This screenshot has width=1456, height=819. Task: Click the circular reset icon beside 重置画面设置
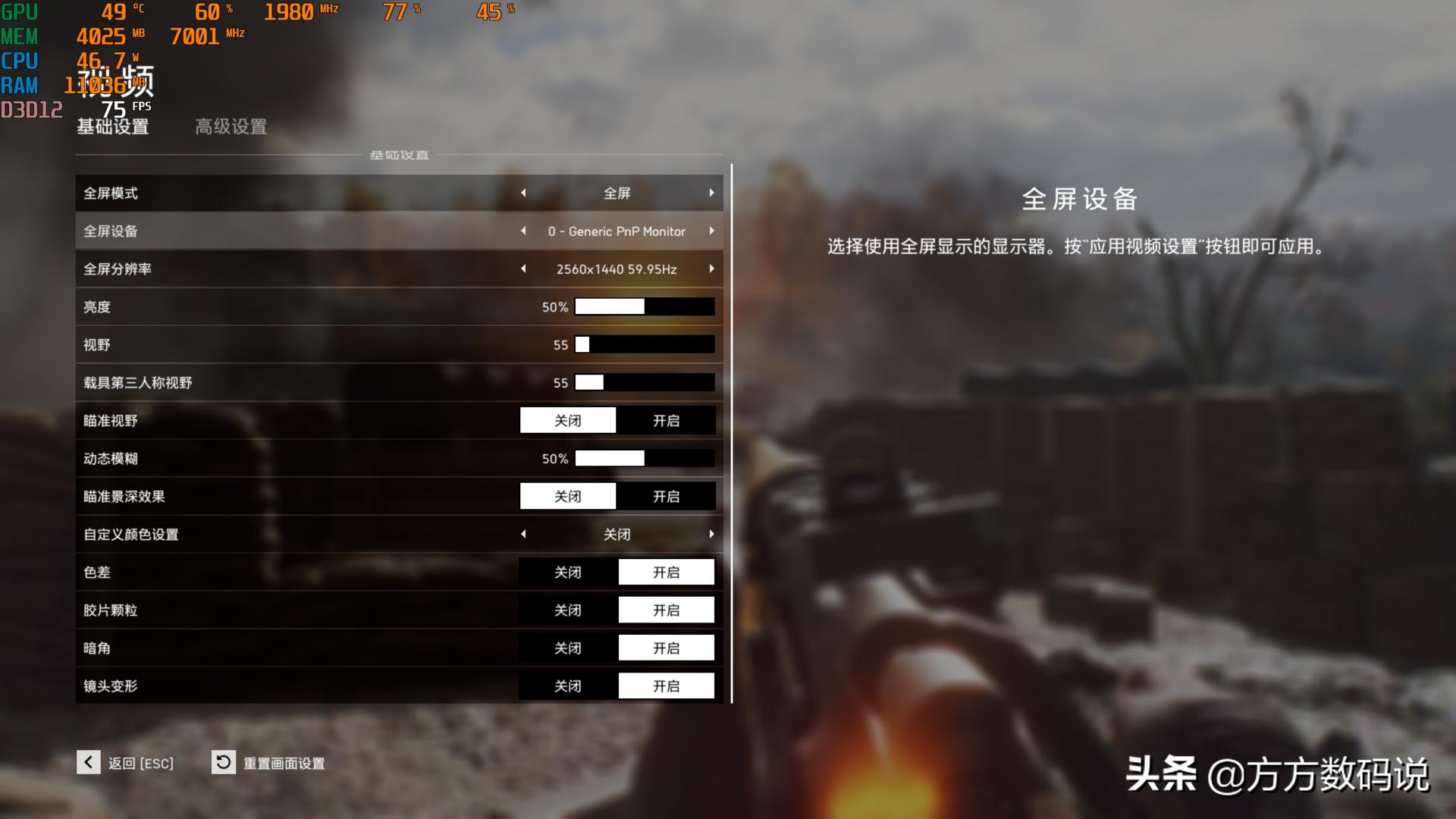click(223, 763)
